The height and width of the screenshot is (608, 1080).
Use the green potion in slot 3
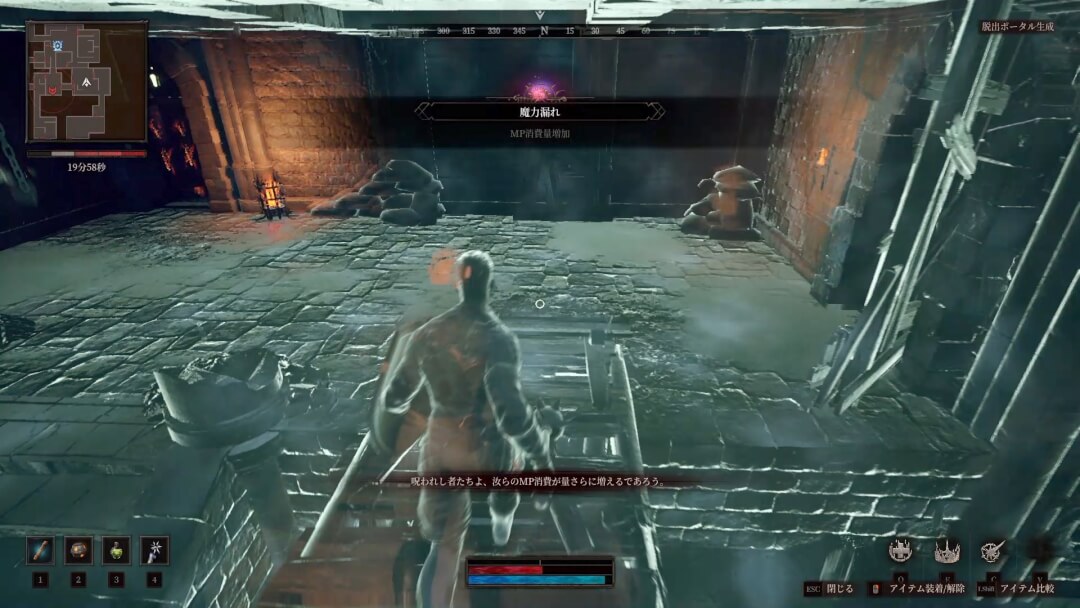click(x=116, y=550)
